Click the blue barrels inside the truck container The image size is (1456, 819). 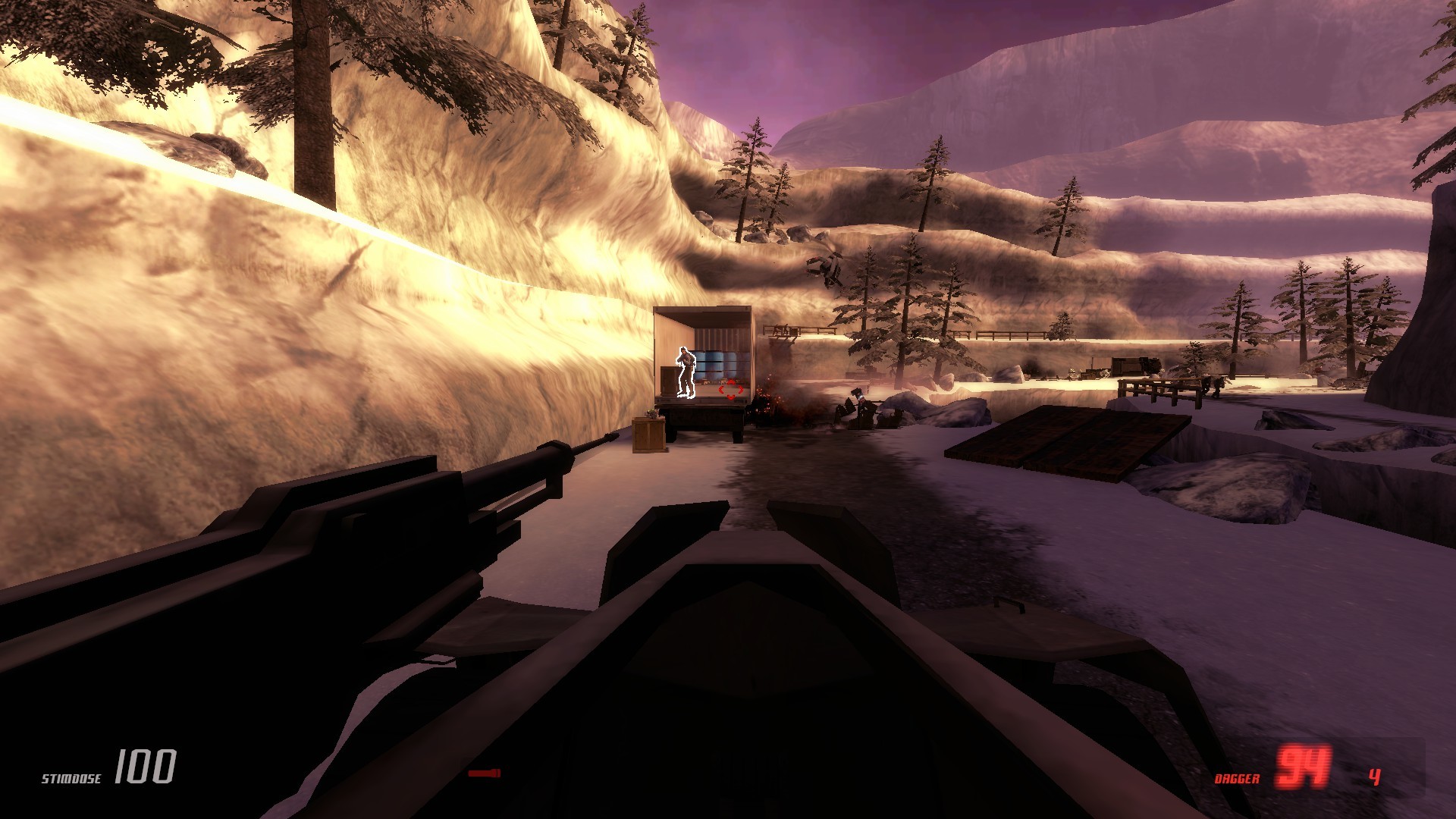click(x=716, y=362)
